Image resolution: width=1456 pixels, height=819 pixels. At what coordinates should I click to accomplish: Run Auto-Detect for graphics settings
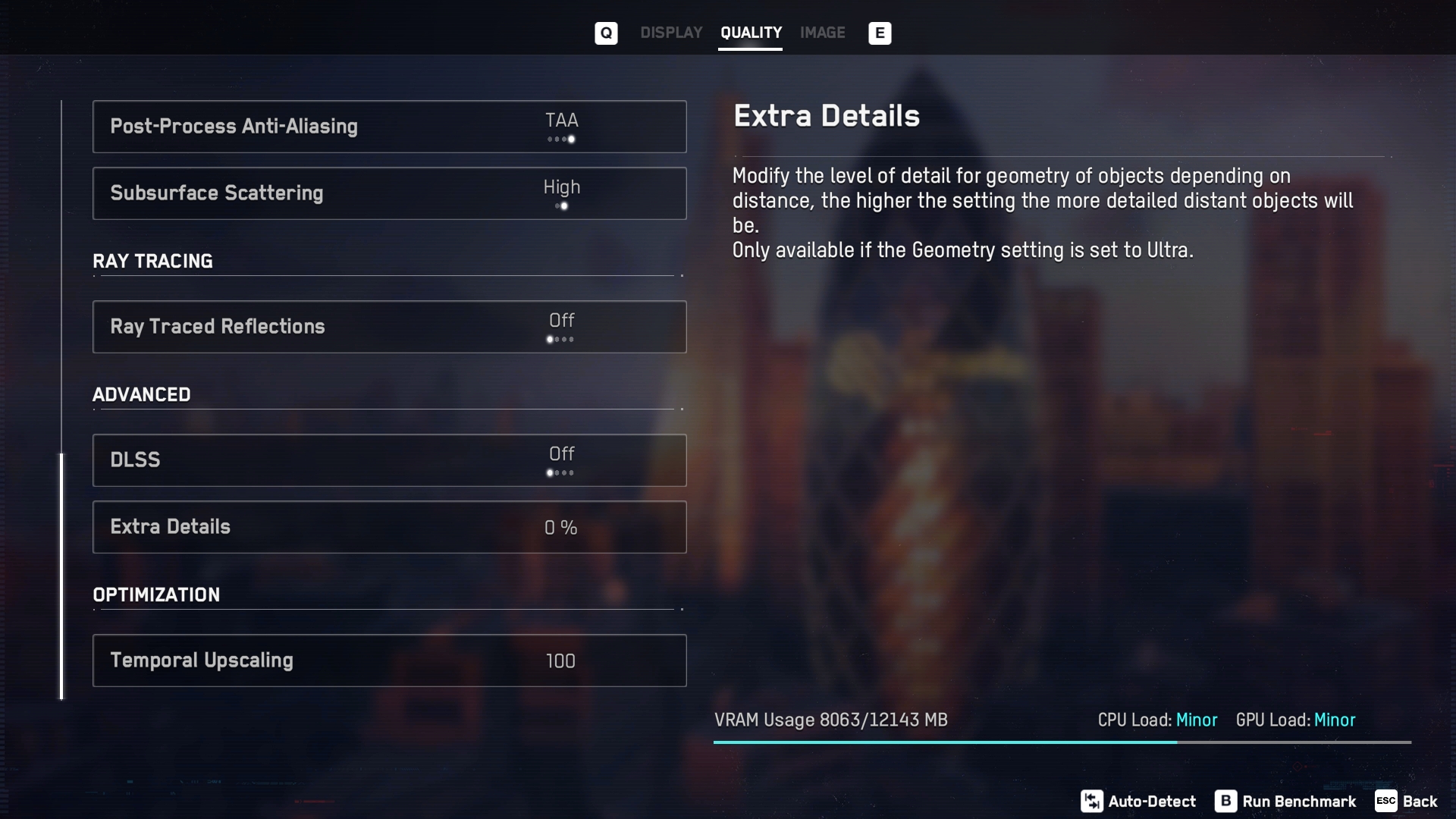pyautogui.click(x=1138, y=802)
